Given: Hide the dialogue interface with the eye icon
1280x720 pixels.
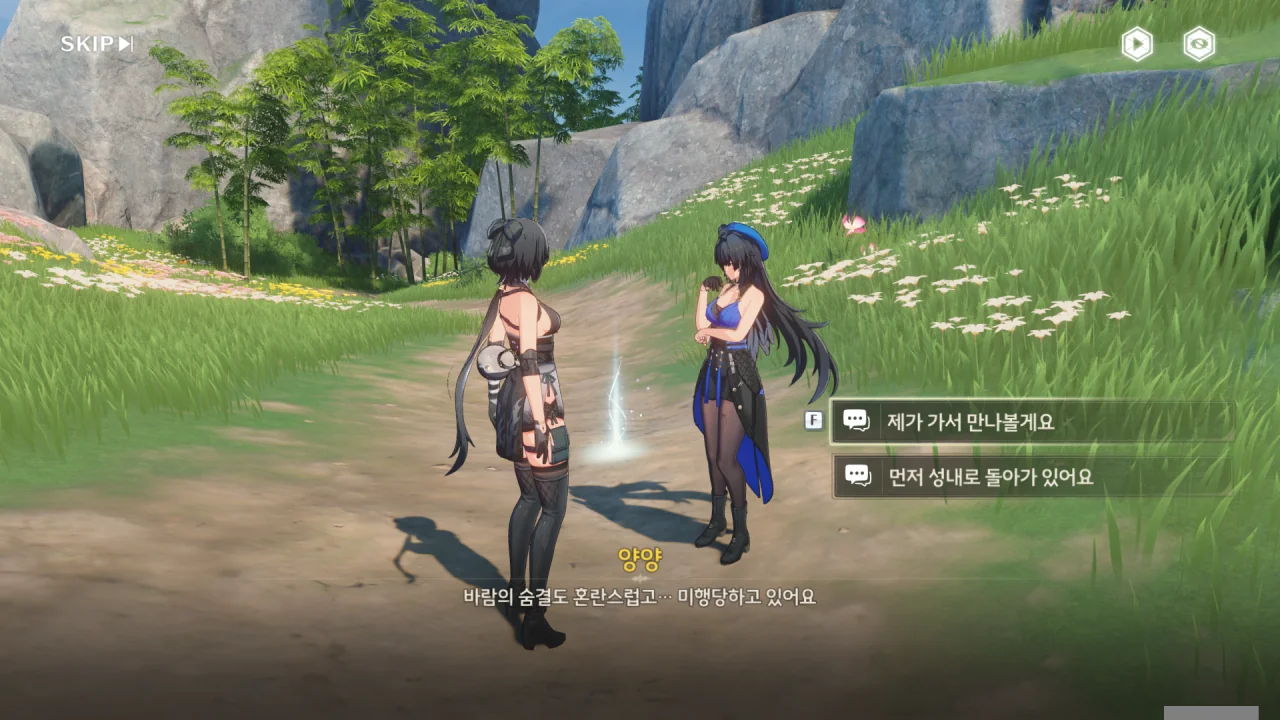Looking at the screenshot, I should 1199,44.
